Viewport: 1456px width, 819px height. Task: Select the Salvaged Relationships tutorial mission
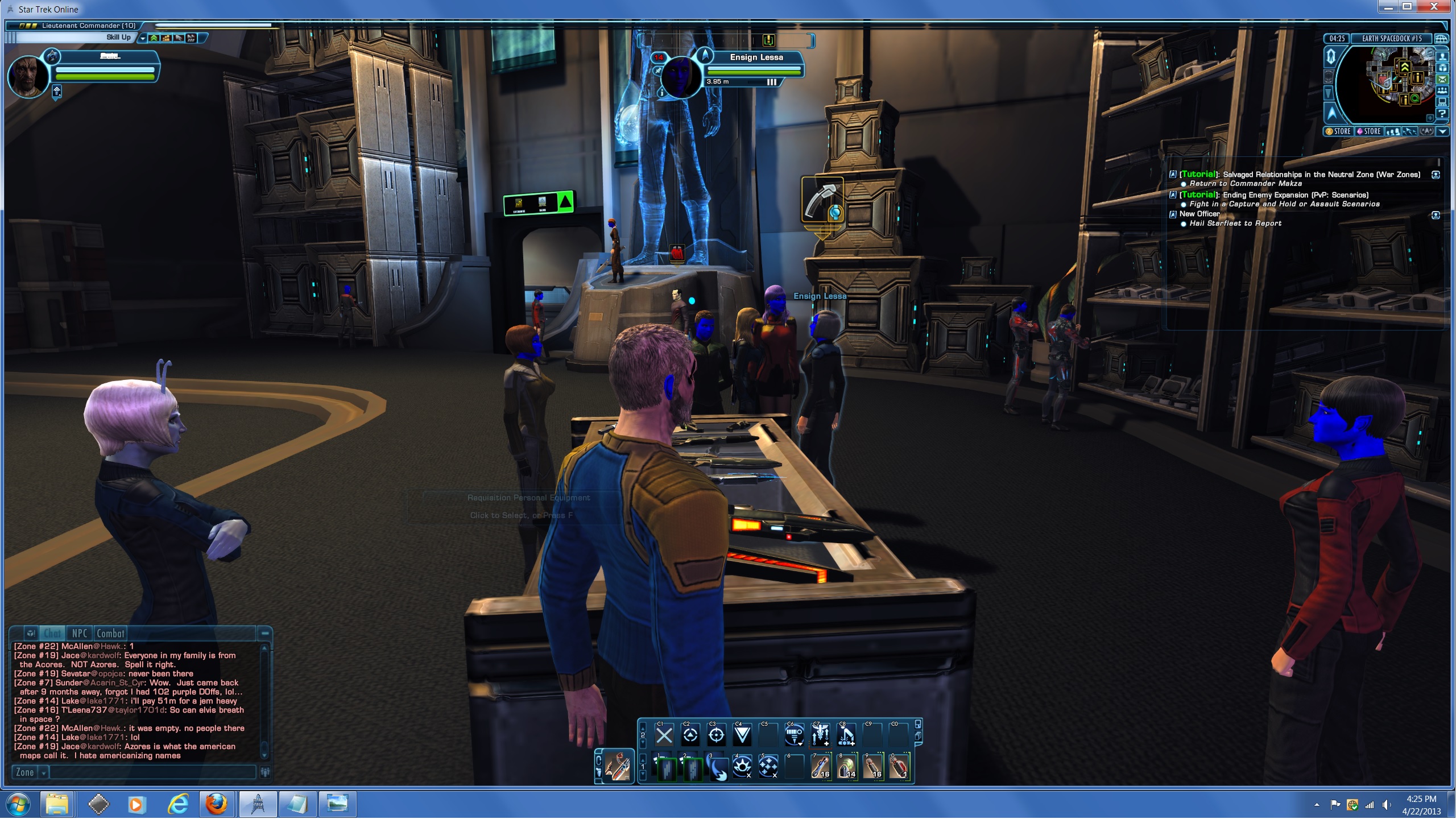point(1321,175)
